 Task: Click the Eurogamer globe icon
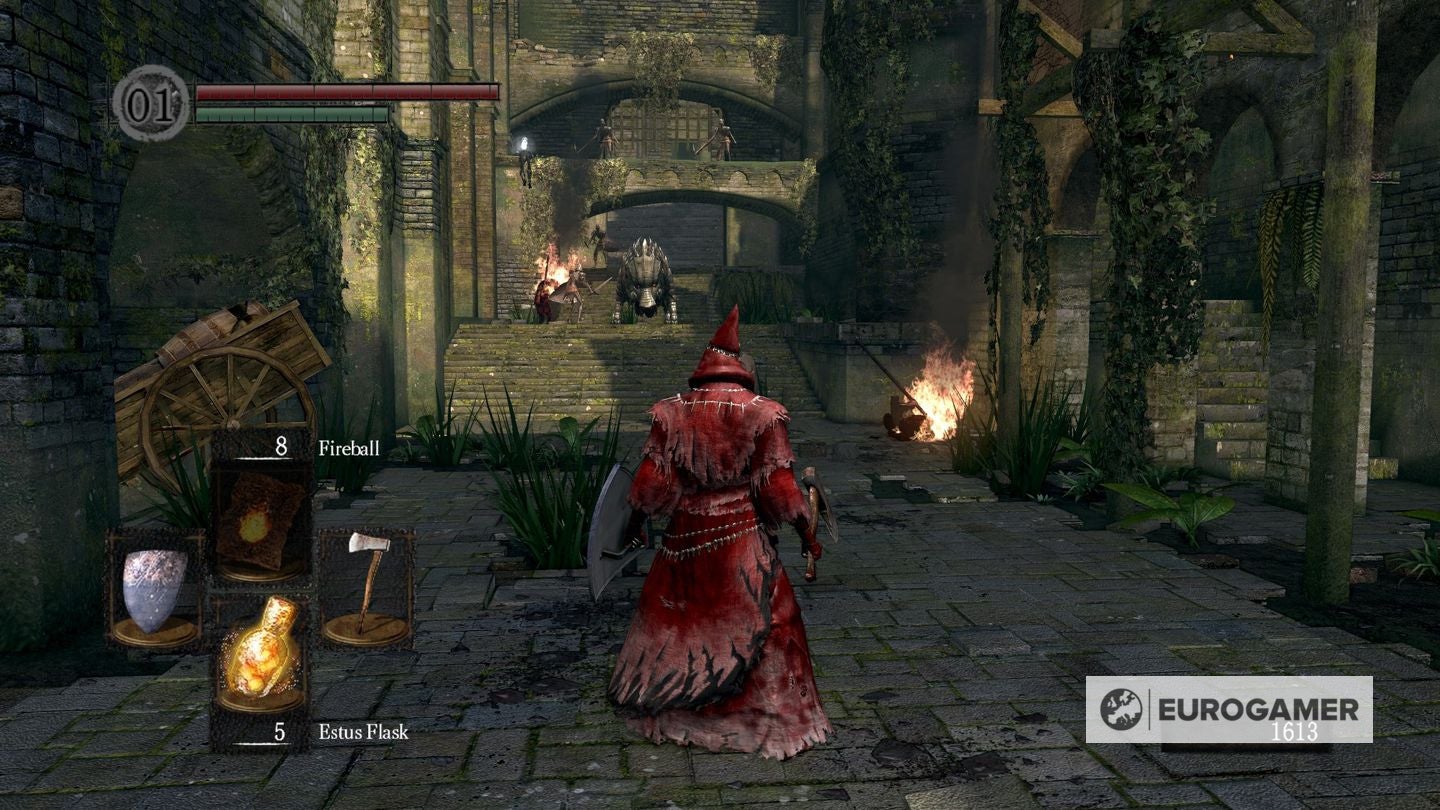[1123, 707]
